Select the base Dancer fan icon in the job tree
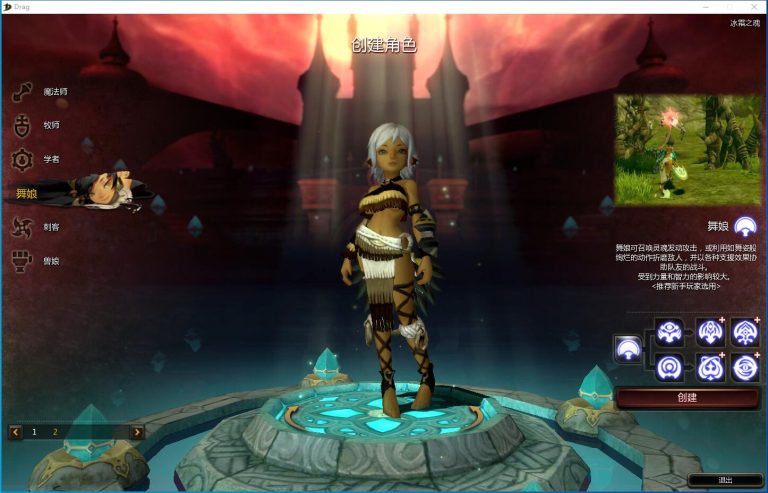 point(628,348)
